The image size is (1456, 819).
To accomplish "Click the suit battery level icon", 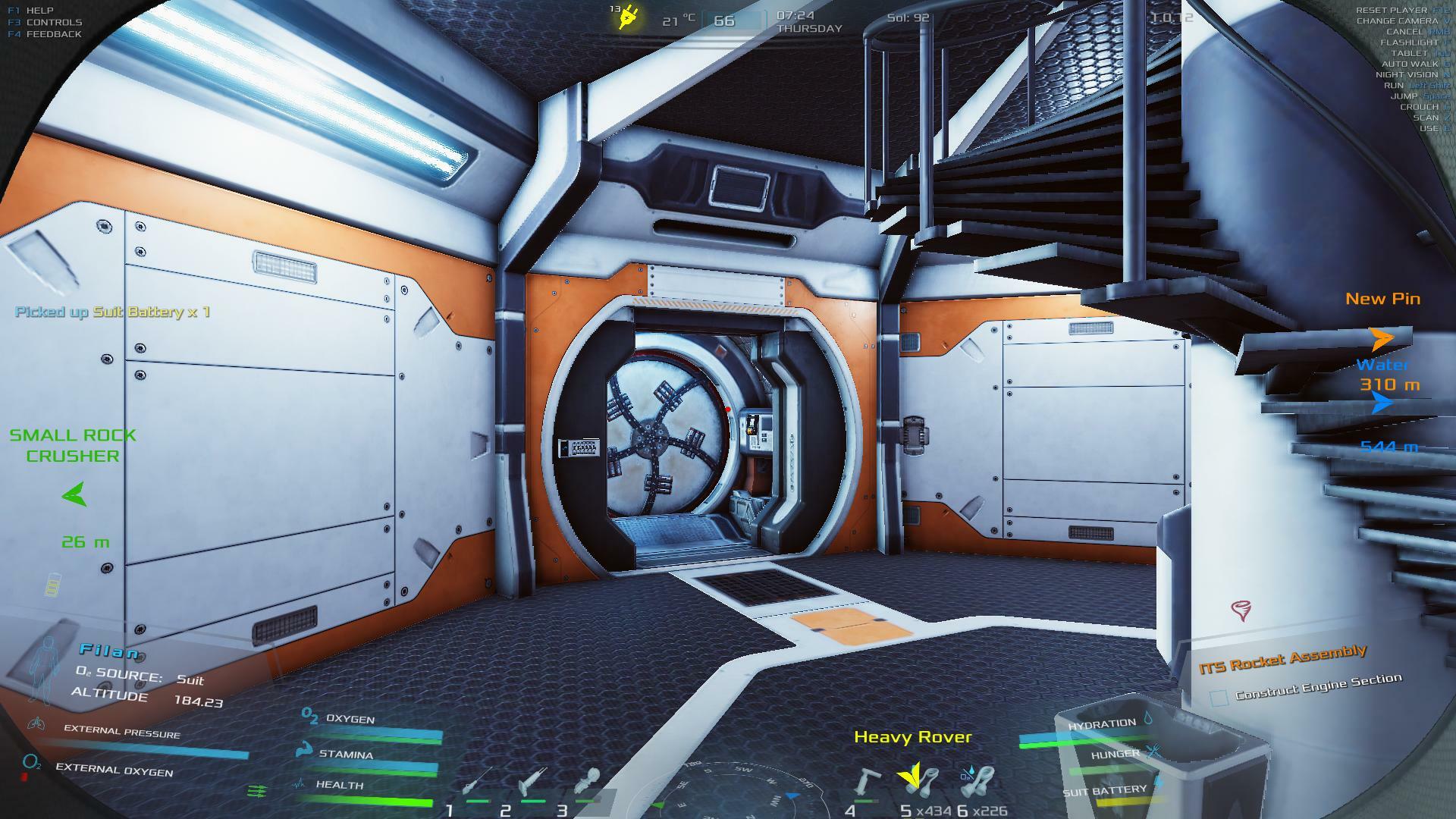I will point(52,585).
